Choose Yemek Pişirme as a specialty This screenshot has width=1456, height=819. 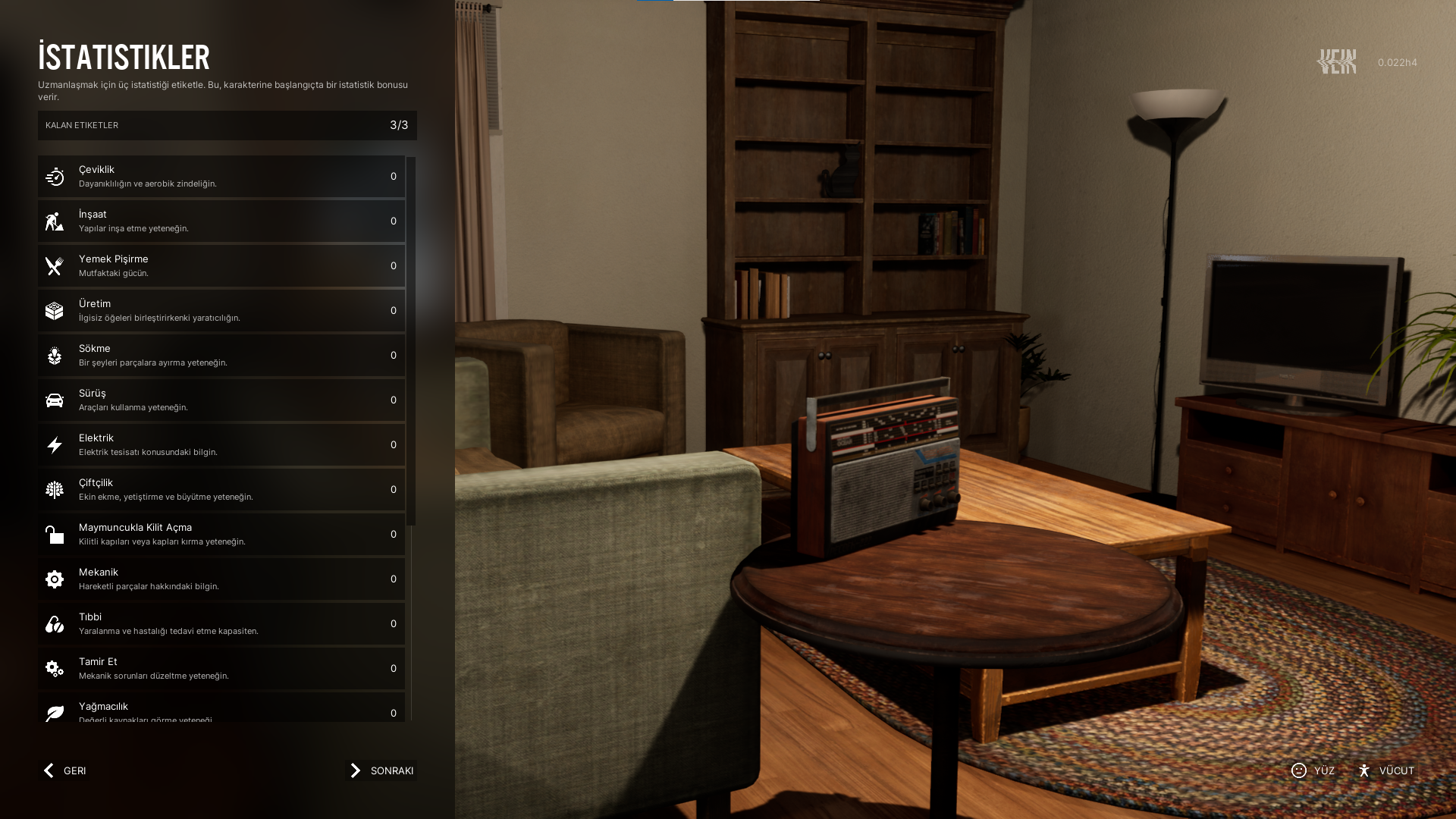[221, 266]
